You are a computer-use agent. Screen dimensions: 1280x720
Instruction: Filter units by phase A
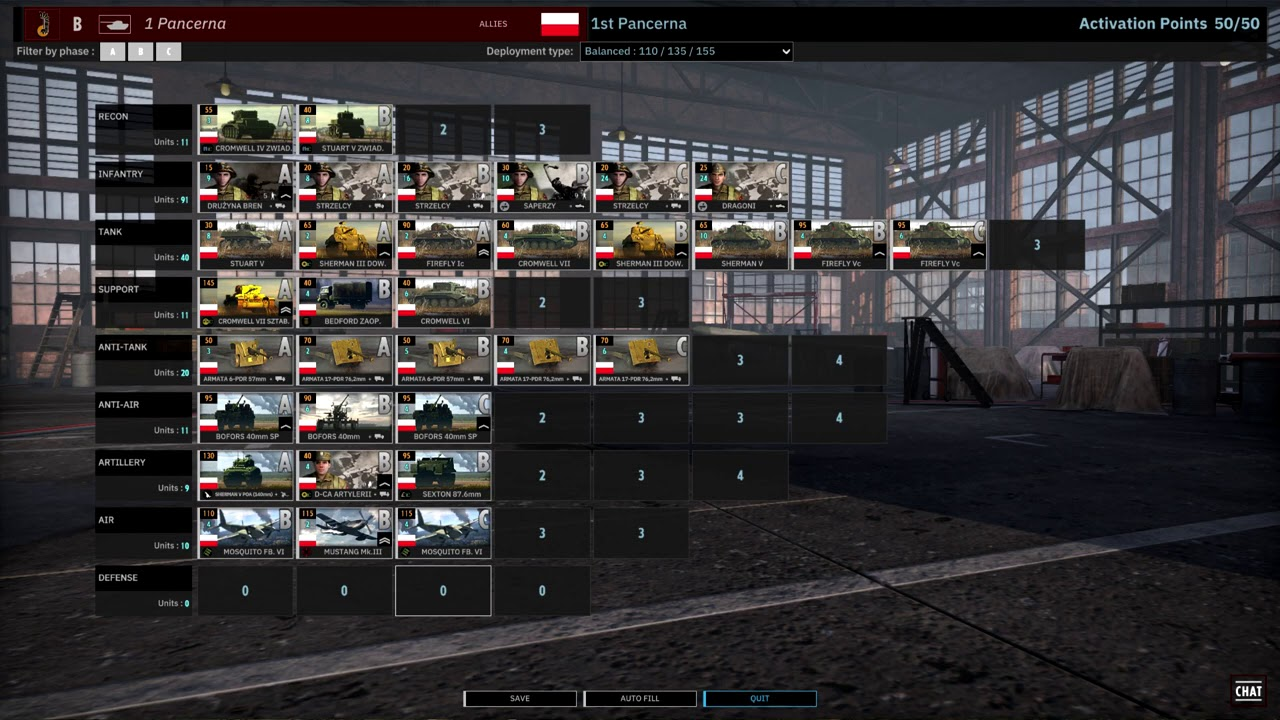click(113, 51)
